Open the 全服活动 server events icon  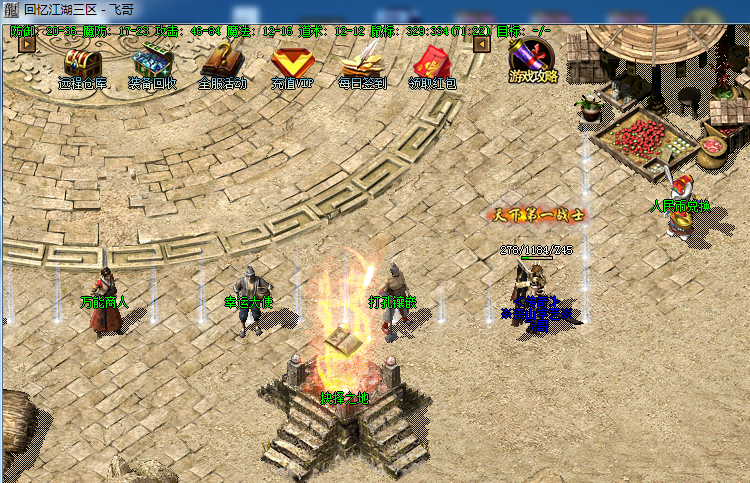[222, 66]
